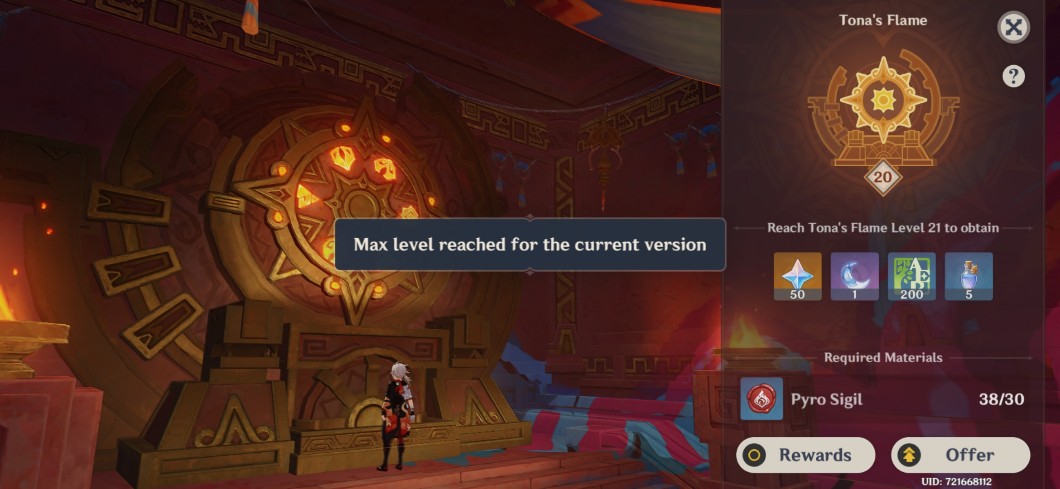Click the Tona's Flame level emblem

click(x=883, y=110)
